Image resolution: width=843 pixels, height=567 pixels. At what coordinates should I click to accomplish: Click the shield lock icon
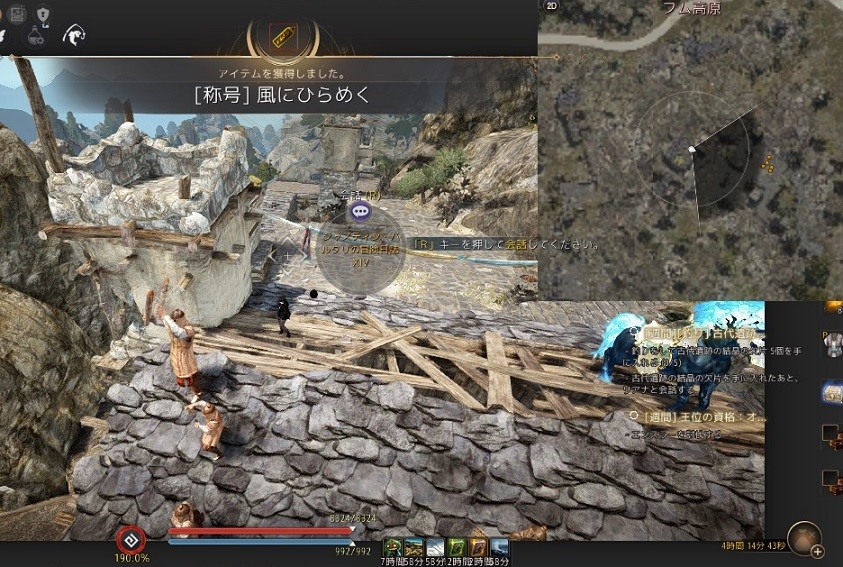43,13
